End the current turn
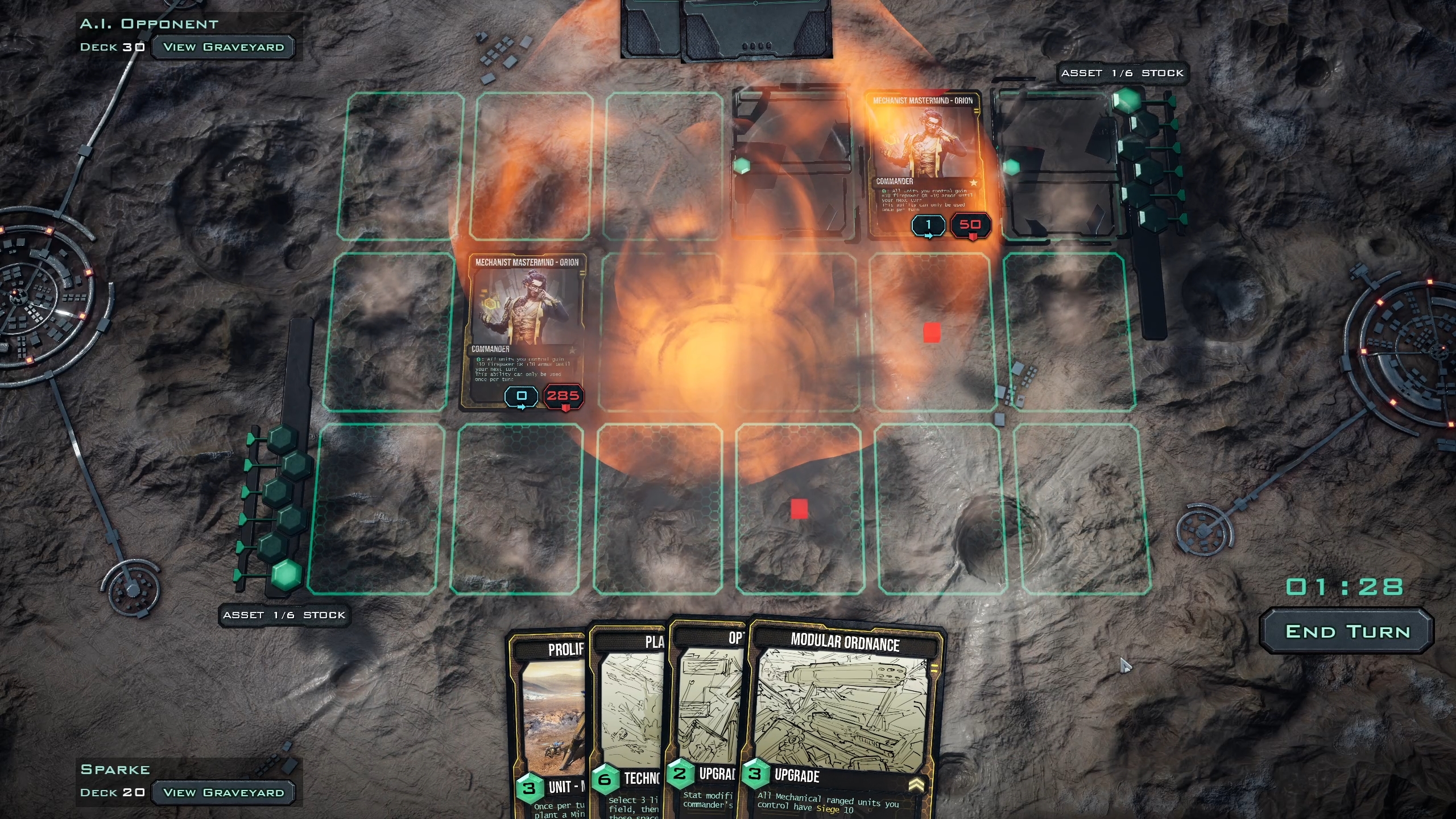The height and width of the screenshot is (819, 1456). 1347,631
